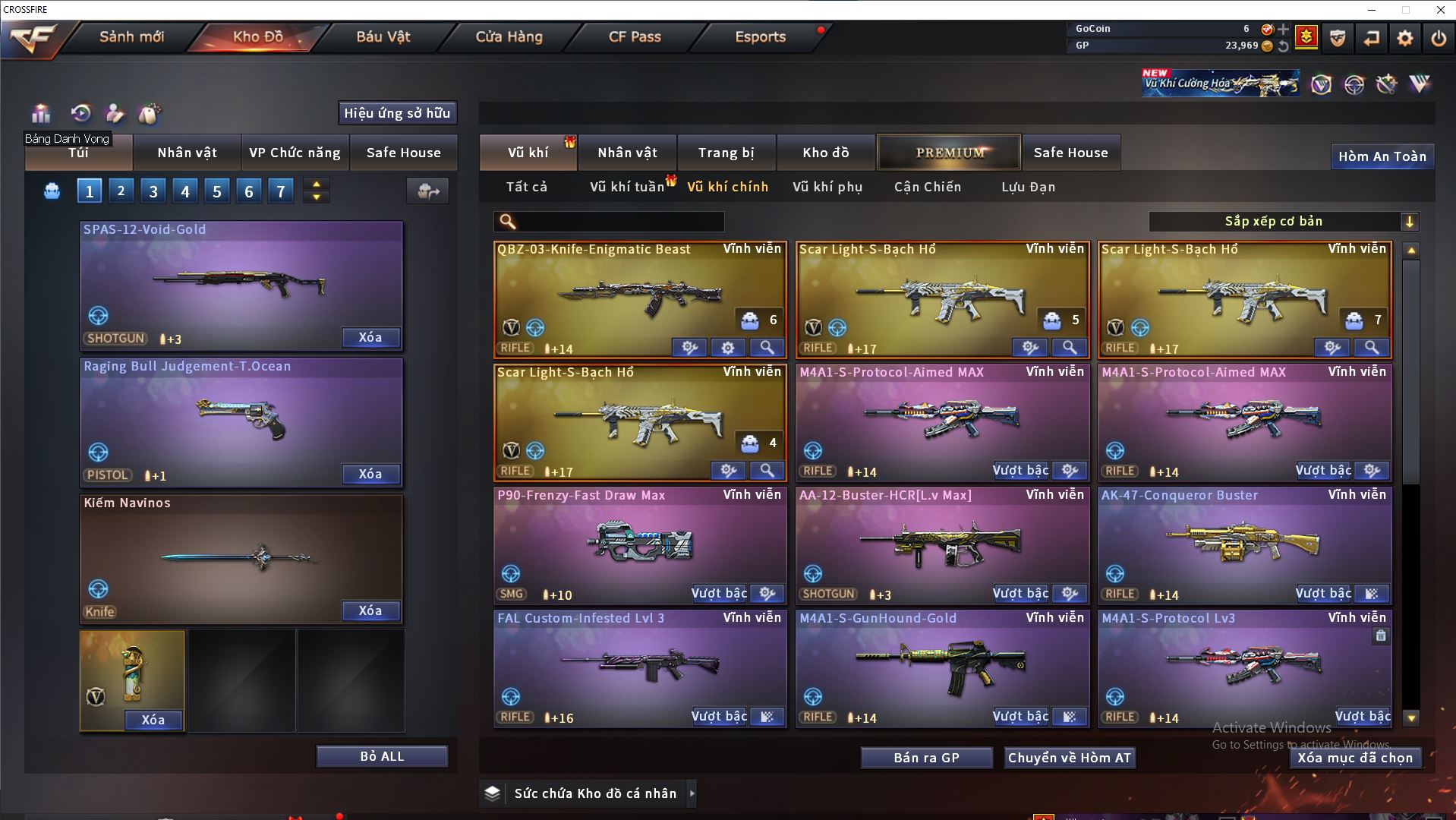Close the CROSSFIRE window
The height and width of the screenshot is (820, 1456).
pyautogui.click(x=1440, y=10)
